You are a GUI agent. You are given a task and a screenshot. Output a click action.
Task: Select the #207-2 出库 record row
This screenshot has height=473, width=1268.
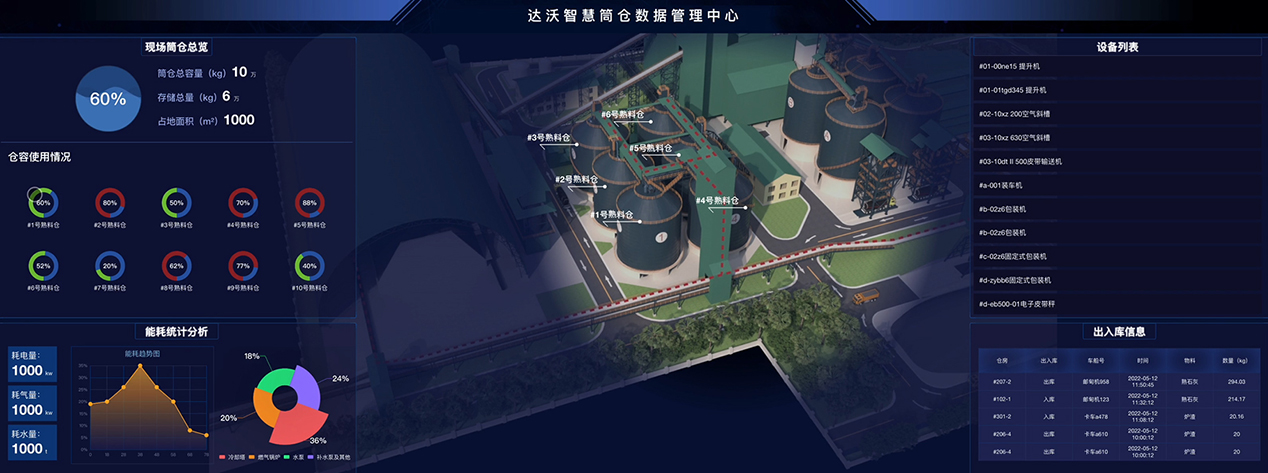coord(1117,382)
